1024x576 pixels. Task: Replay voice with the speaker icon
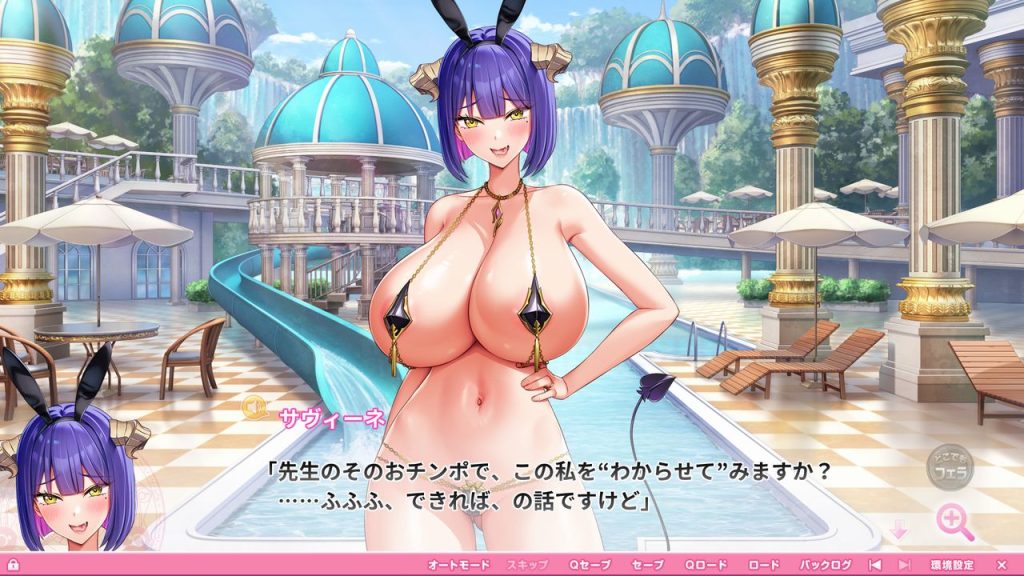pyautogui.click(x=257, y=407)
